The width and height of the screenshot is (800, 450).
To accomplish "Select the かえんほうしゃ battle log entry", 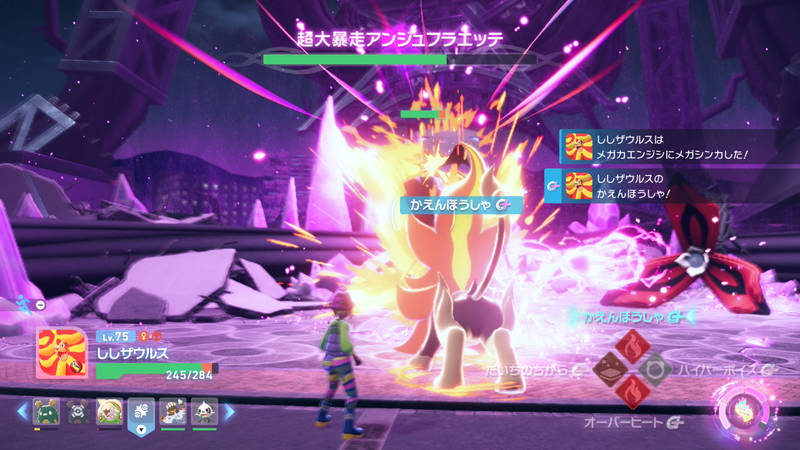I will click(659, 185).
